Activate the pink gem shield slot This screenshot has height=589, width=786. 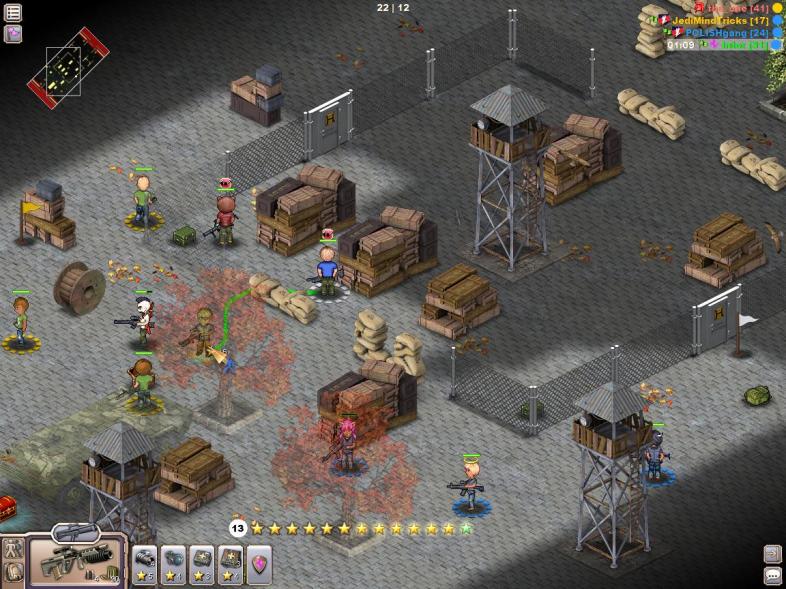259,564
